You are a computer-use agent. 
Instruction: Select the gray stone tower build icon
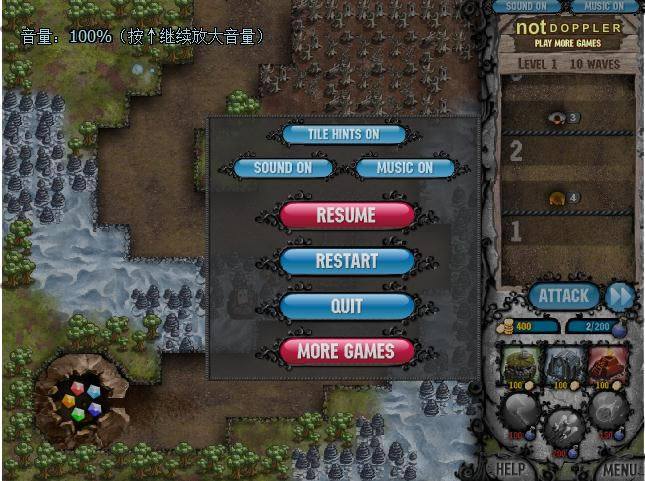pyautogui.click(x=564, y=364)
